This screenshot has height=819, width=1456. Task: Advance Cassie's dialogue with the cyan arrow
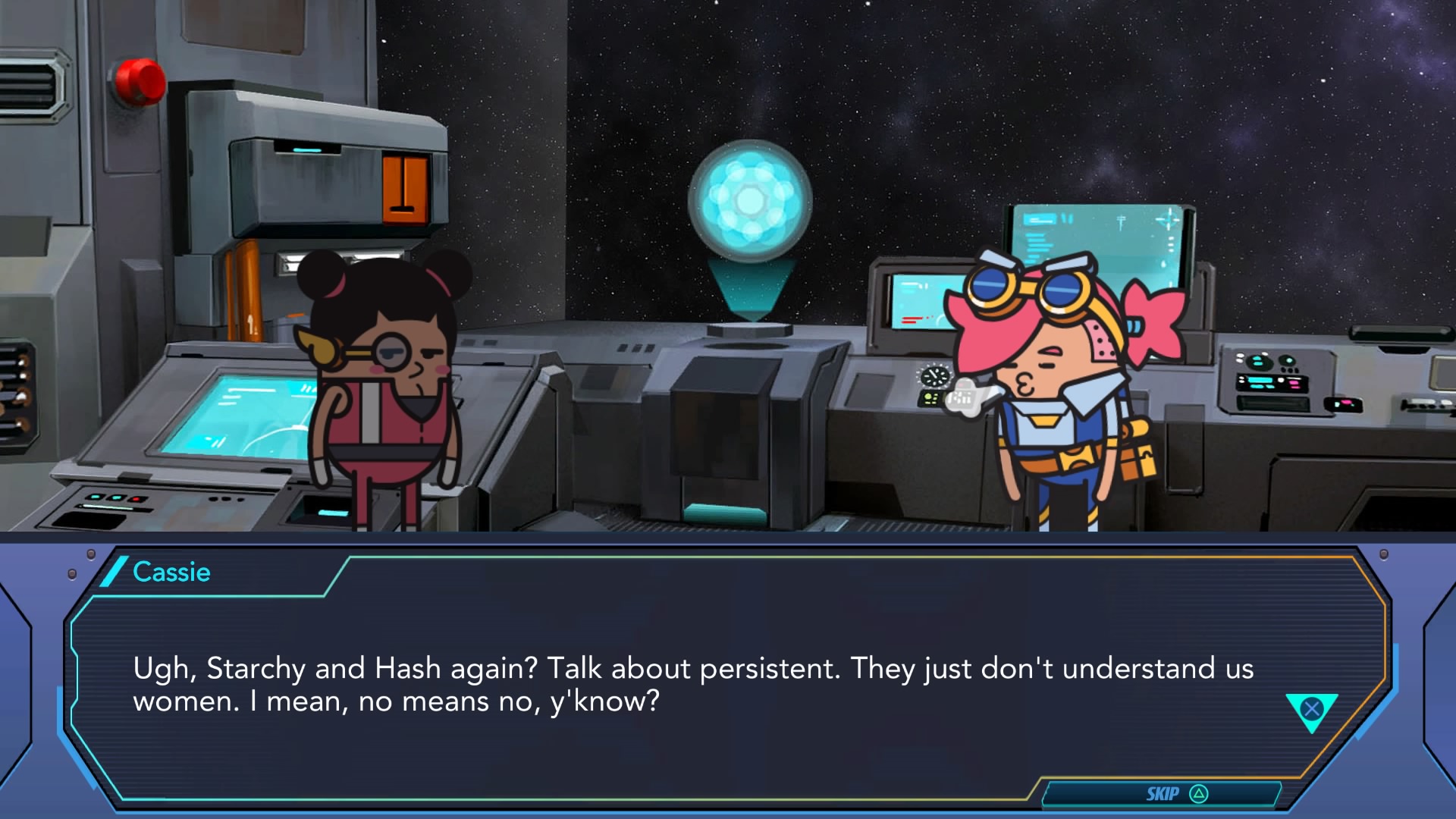tap(1311, 711)
